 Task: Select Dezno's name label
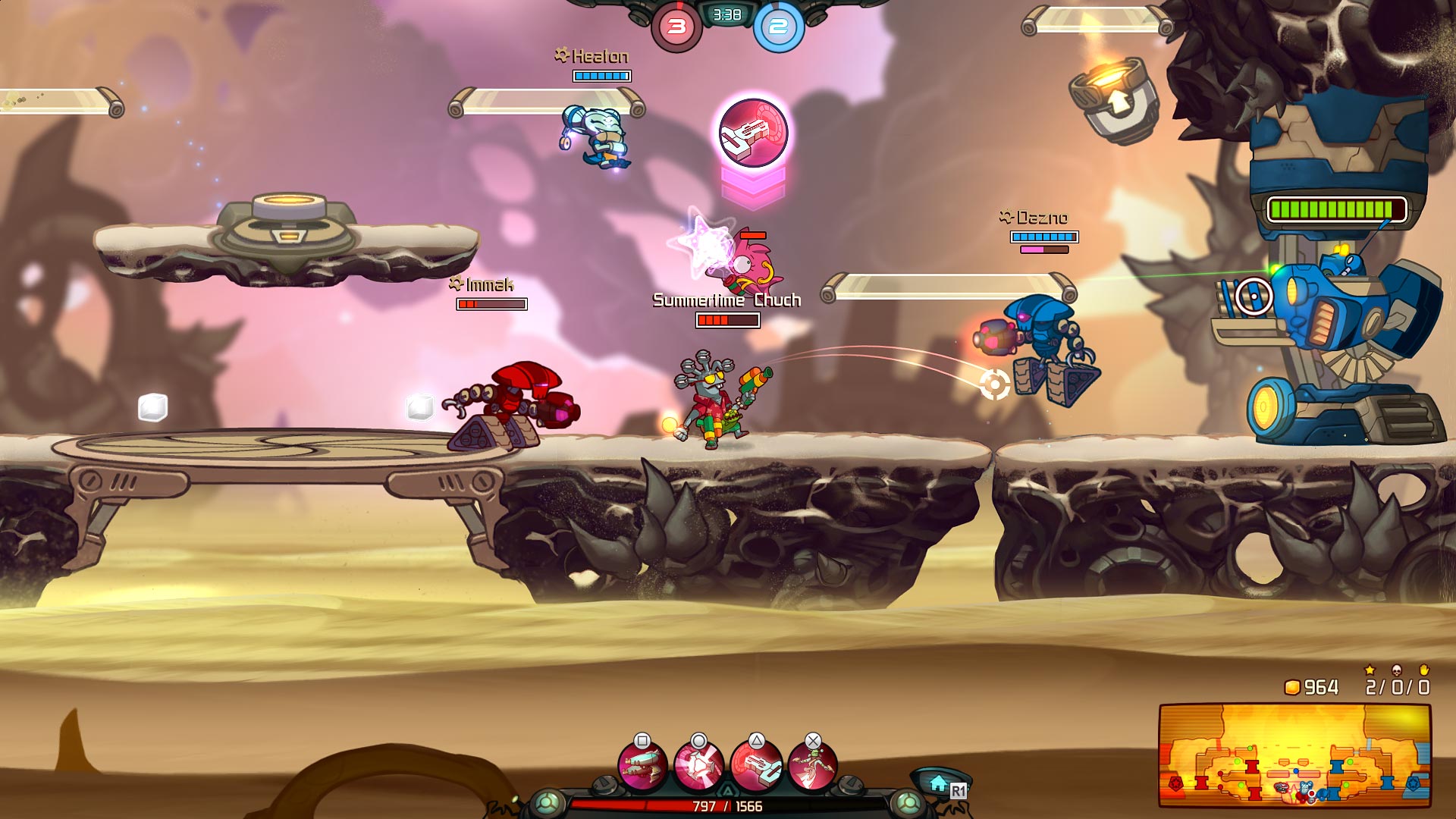(1033, 216)
